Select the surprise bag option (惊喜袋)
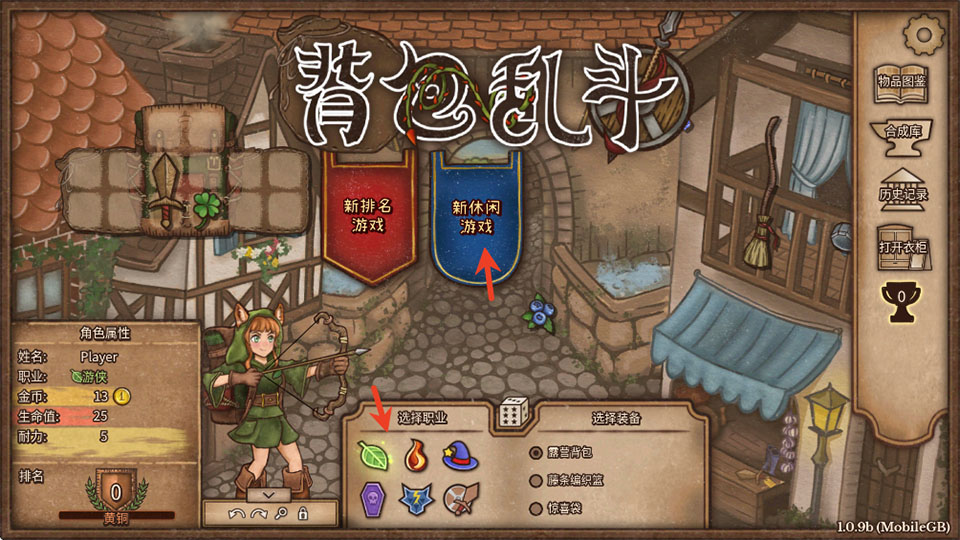960x540 pixels. click(563, 509)
